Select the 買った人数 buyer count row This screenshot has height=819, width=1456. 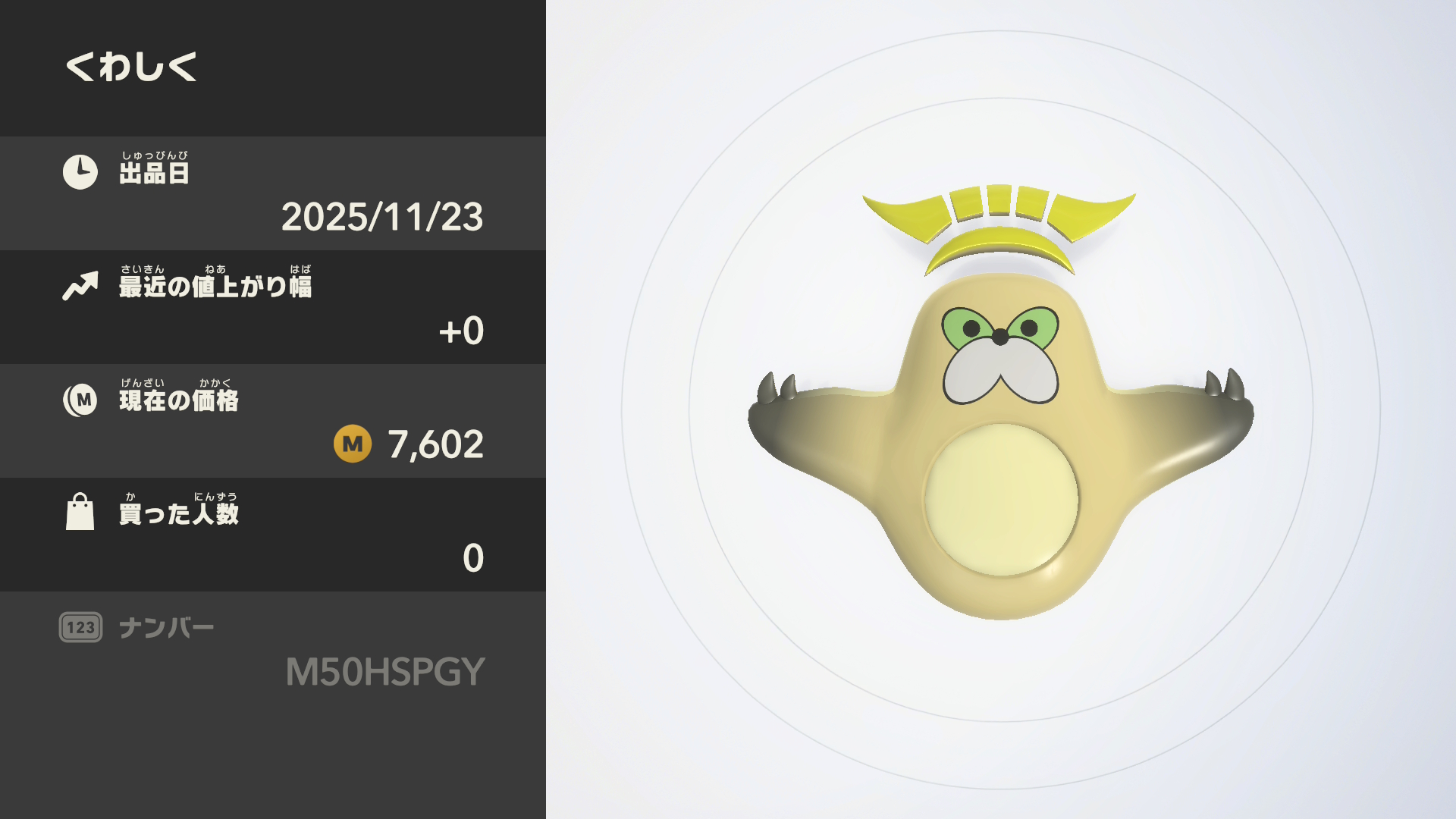[x=273, y=535]
